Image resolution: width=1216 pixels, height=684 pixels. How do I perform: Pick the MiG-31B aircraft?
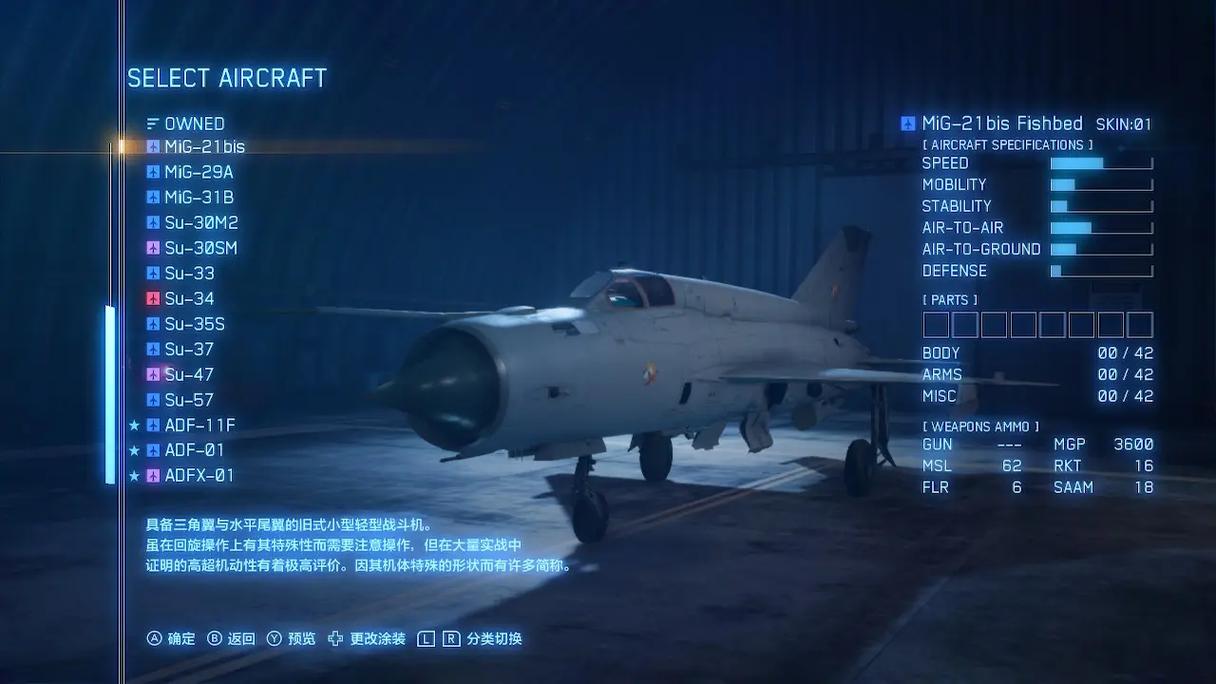click(199, 197)
